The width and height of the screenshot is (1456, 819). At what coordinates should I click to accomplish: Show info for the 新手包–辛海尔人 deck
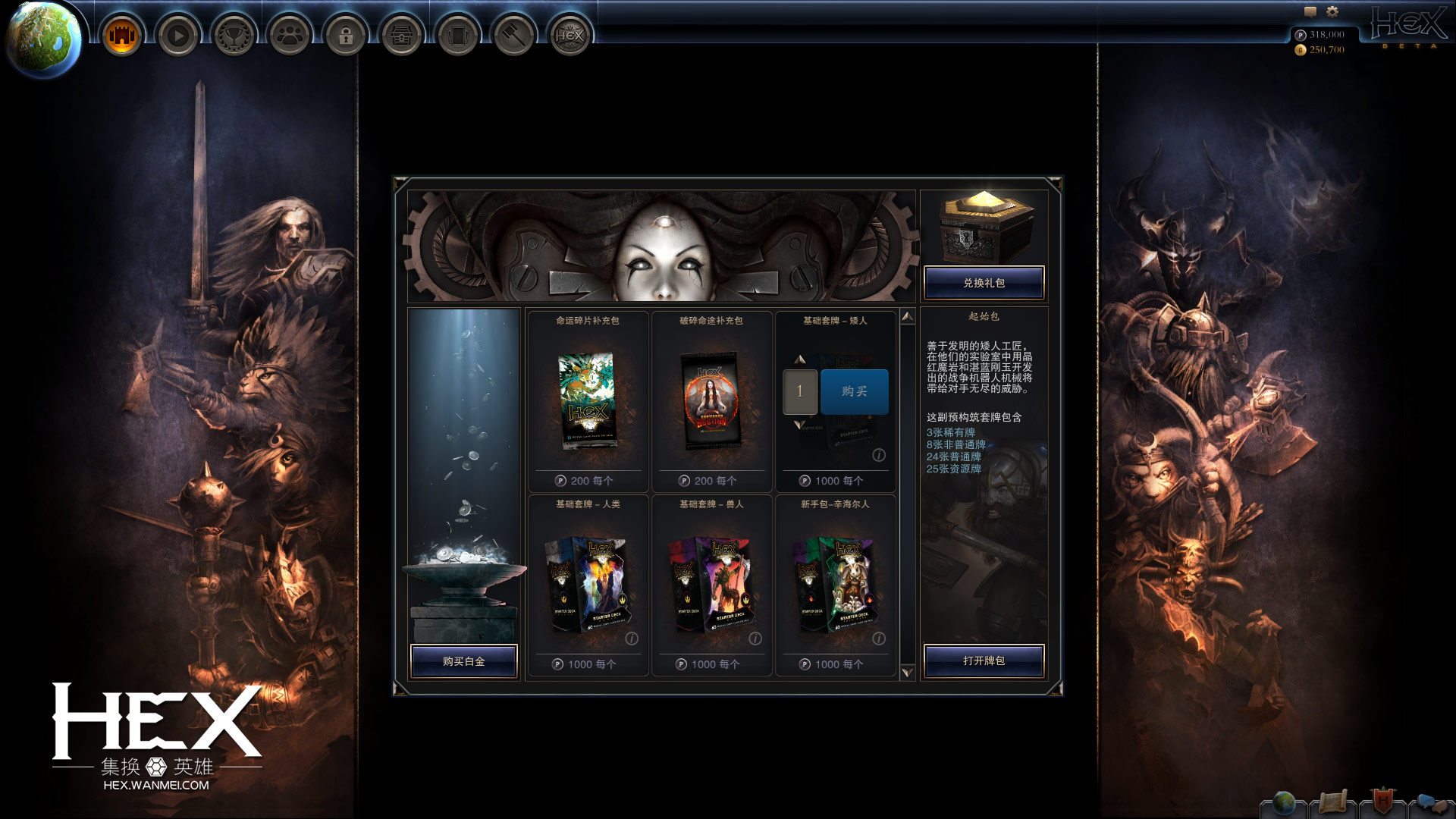coord(879,639)
